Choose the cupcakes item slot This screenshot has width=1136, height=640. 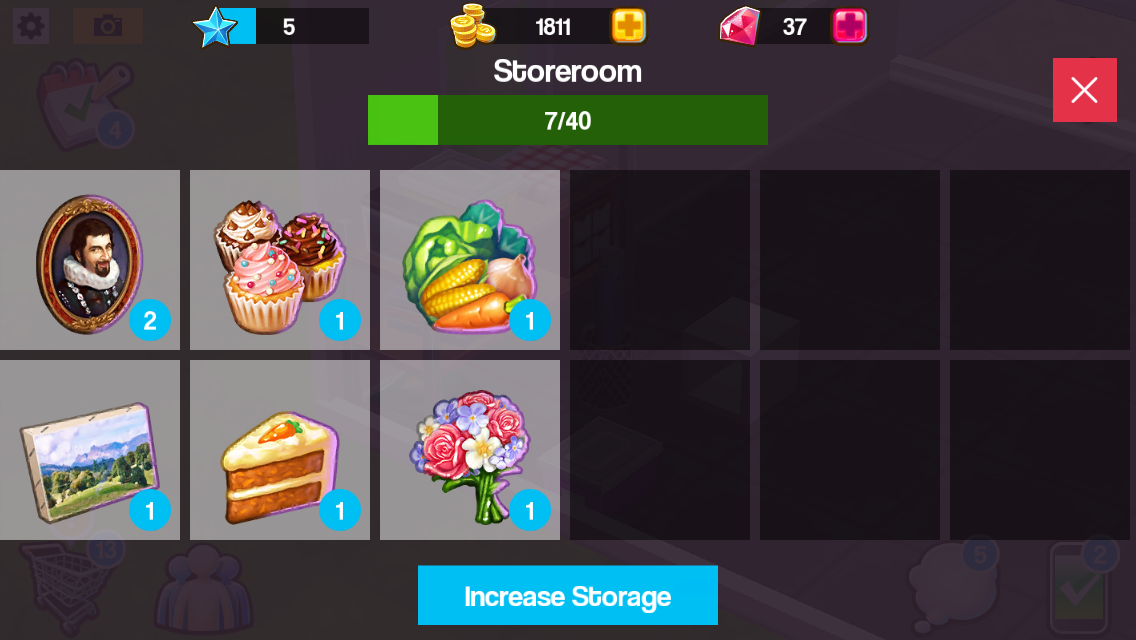(x=279, y=260)
